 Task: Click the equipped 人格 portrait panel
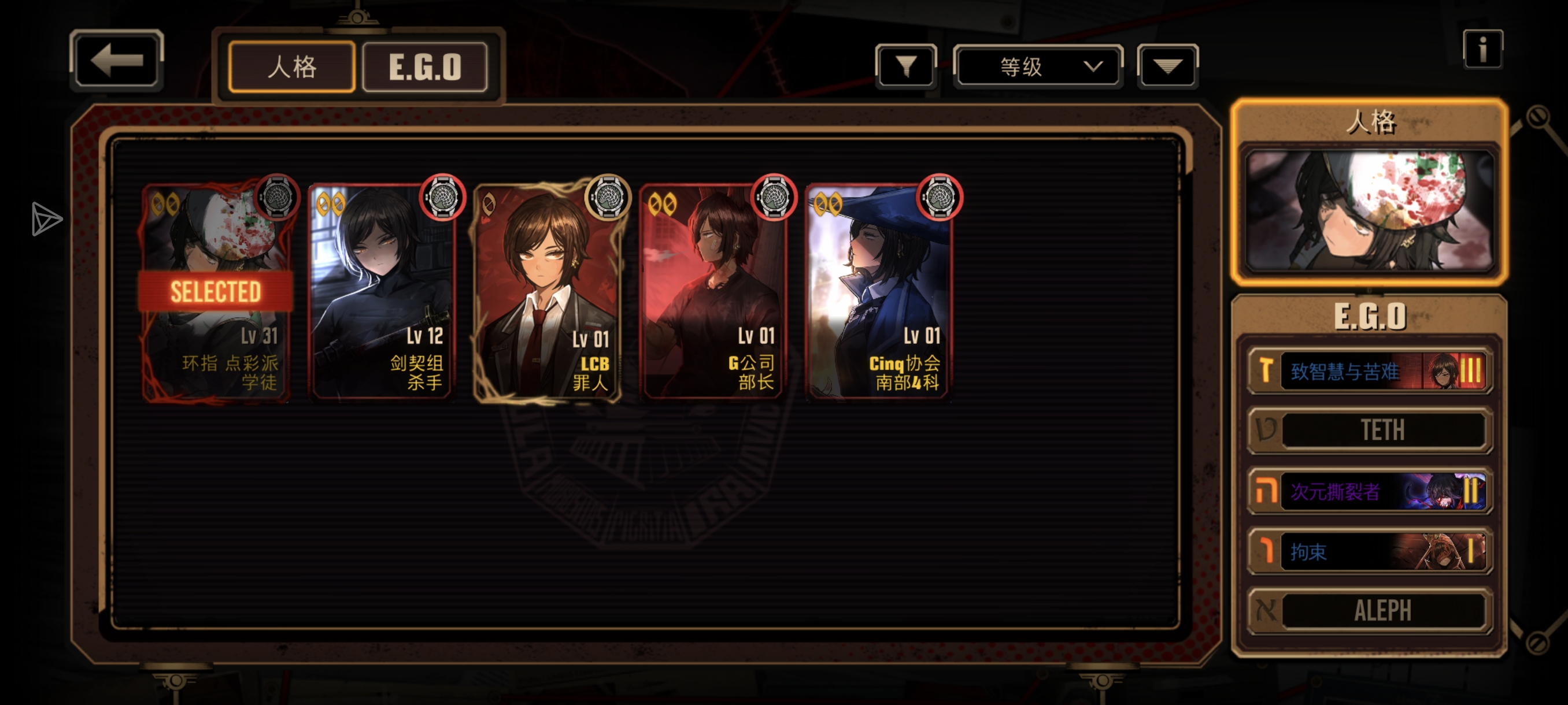(x=1370, y=210)
